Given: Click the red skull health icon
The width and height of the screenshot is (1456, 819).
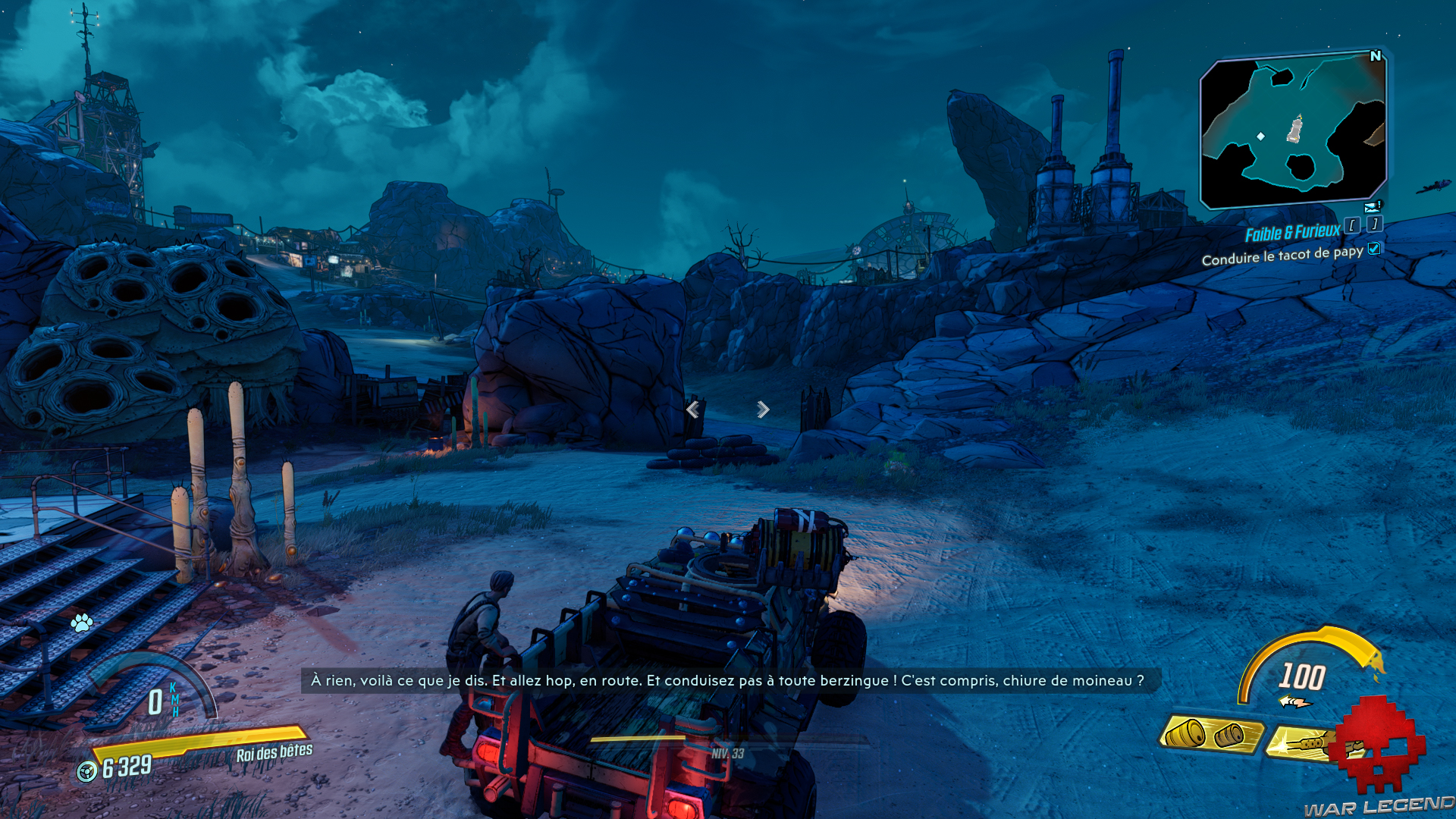Looking at the screenshot, I should tap(1377, 743).
